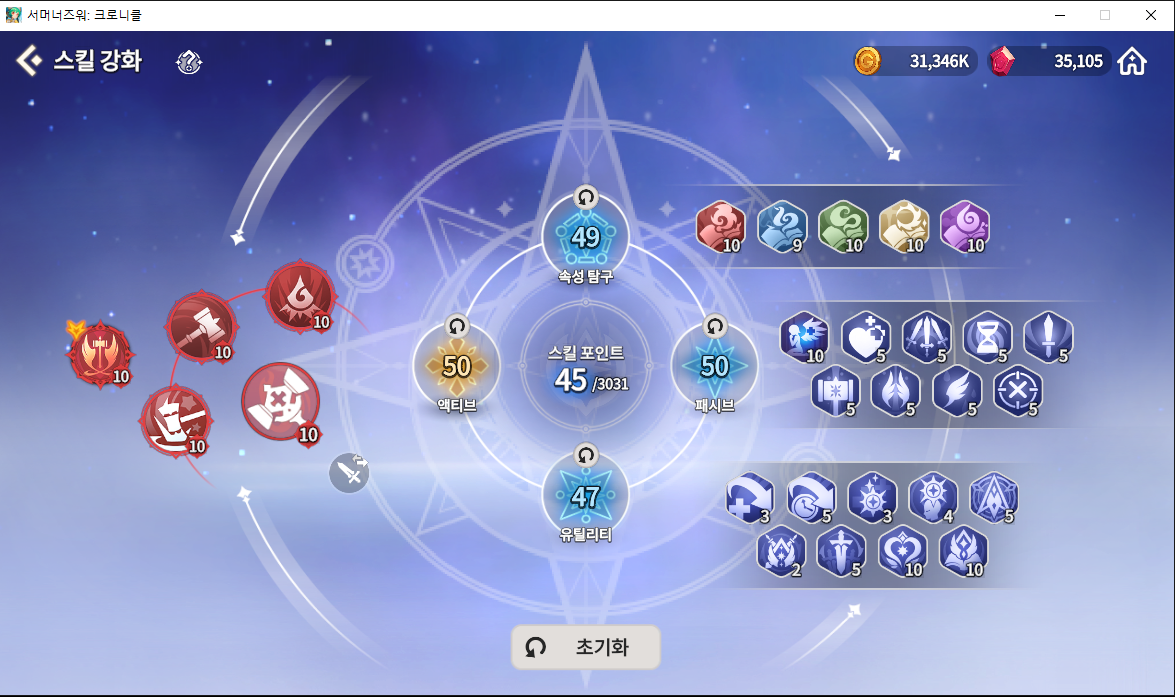Select the 액티브 skill category

[x=456, y=367]
